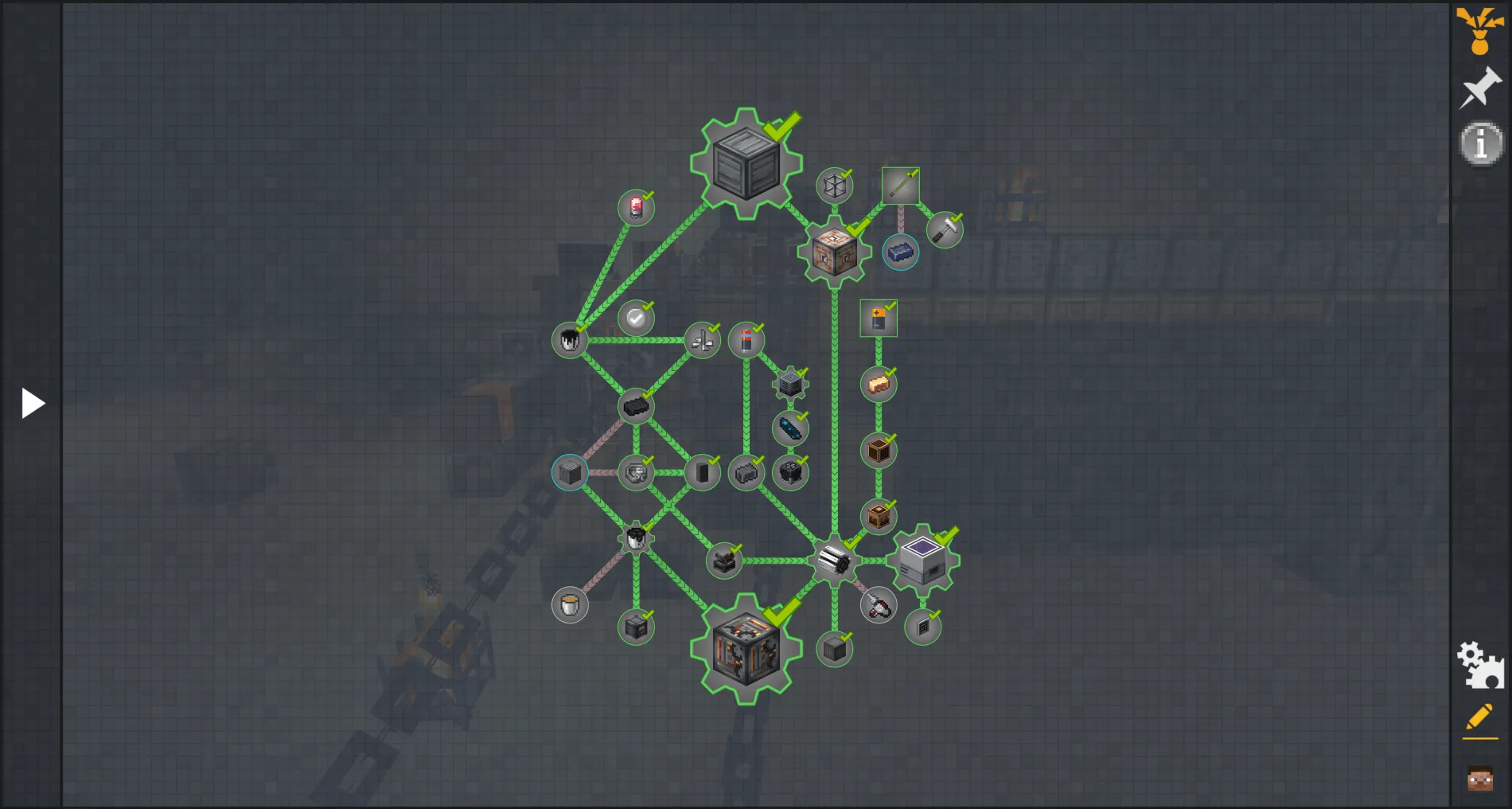Screen dimensions: 1512x809
Task: Select the windmill propeller quest node
Action: point(701,340)
